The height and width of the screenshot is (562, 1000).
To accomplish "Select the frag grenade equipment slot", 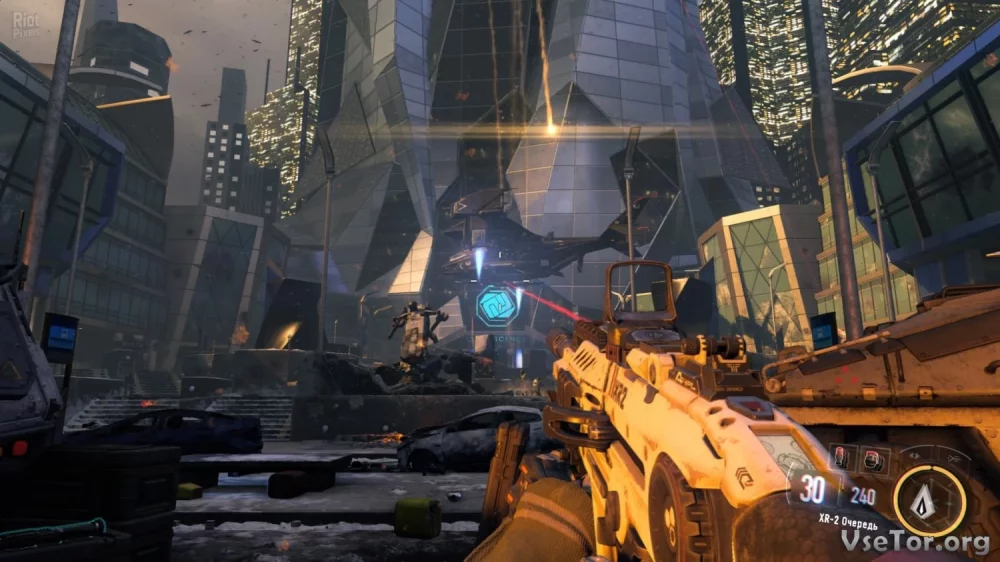I will (x=841, y=459).
